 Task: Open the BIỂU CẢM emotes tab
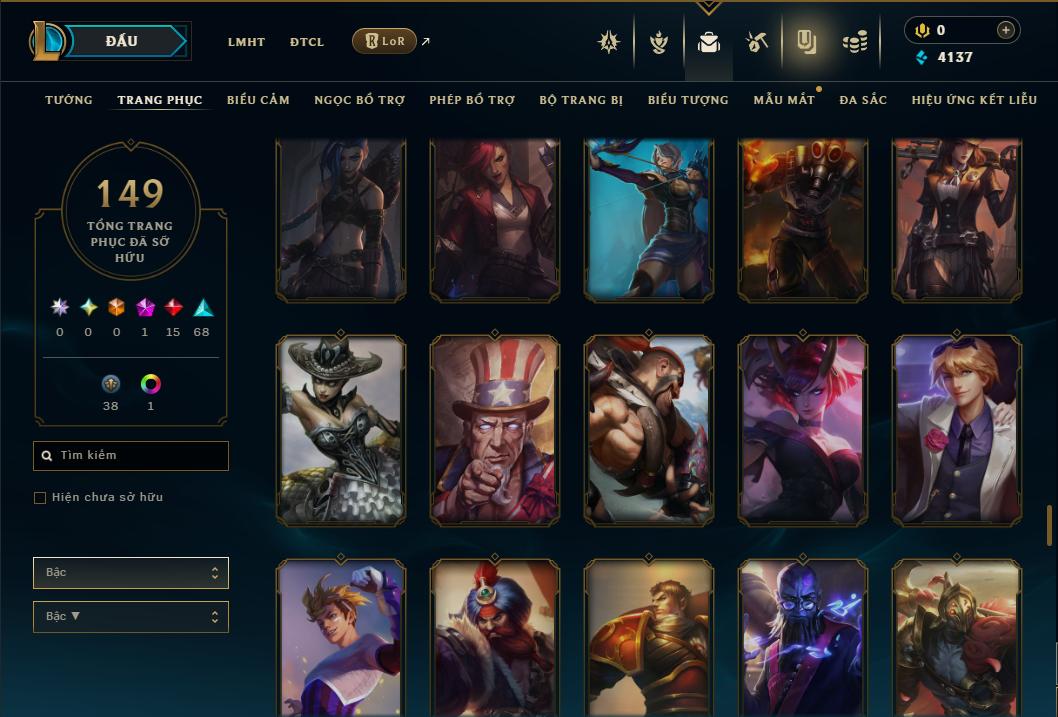(258, 100)
